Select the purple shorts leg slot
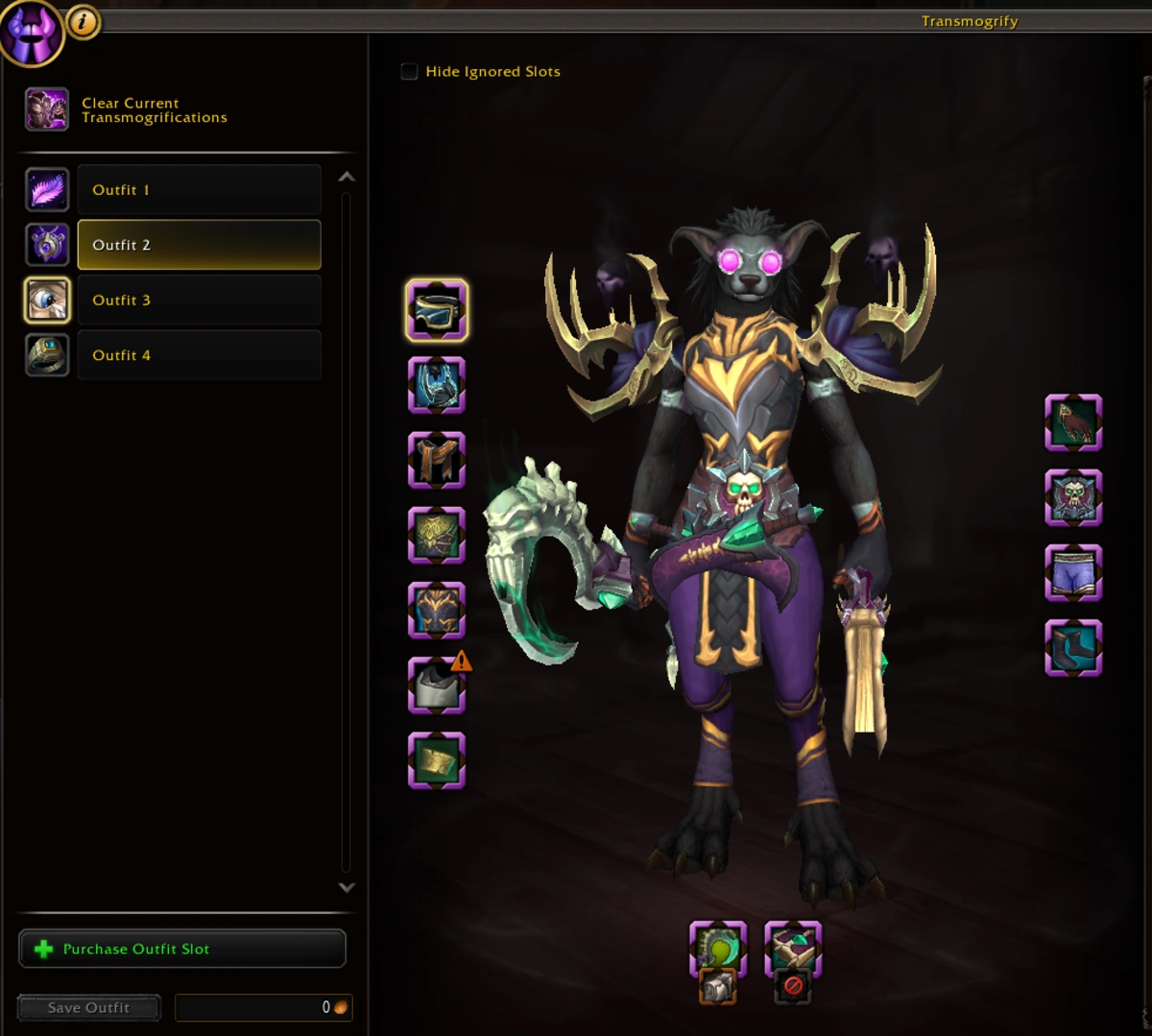Viewport: 1152px width, 1036px height. click(1073, 573)
